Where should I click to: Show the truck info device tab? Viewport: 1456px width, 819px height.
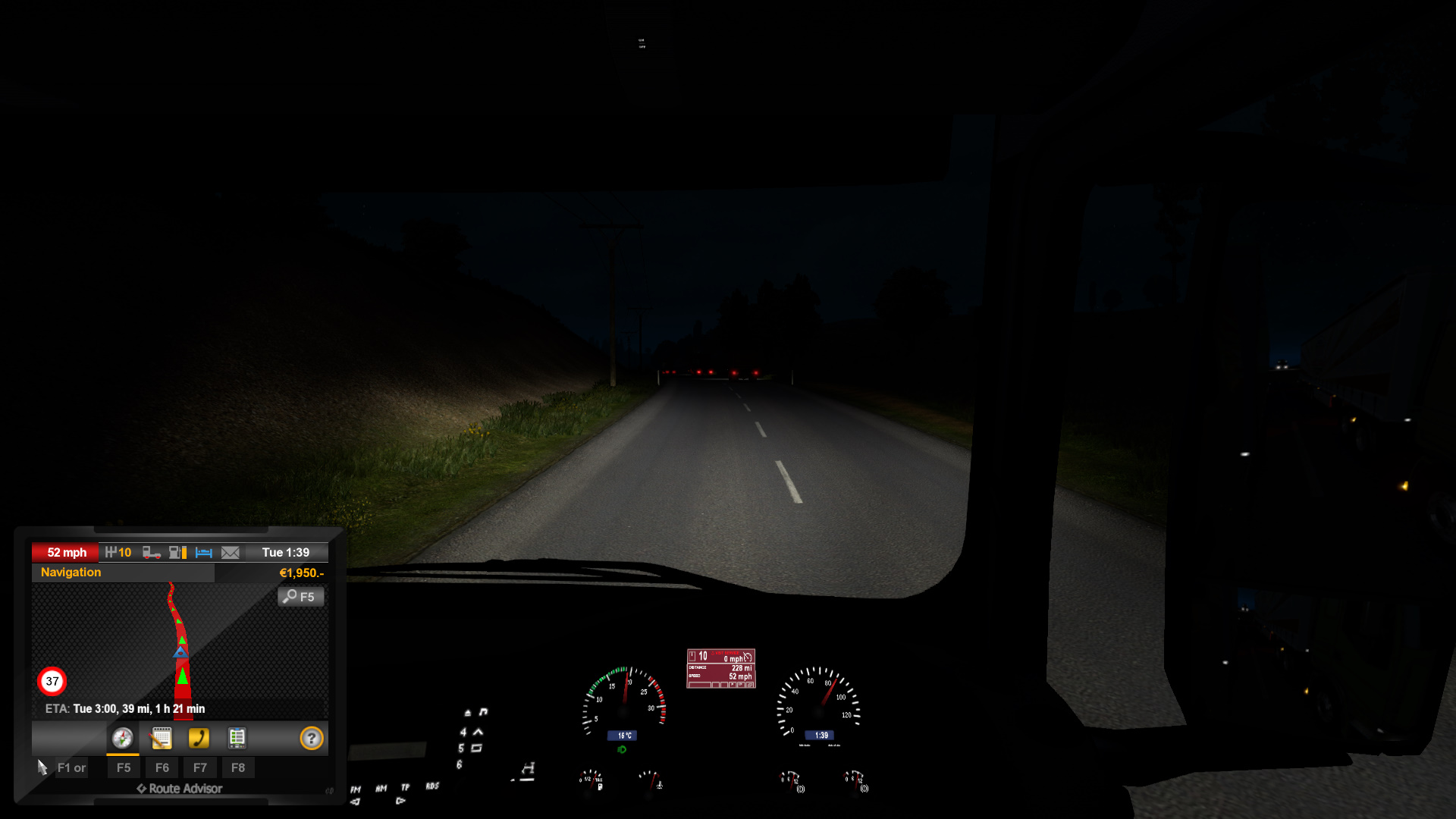coord(237,738)
